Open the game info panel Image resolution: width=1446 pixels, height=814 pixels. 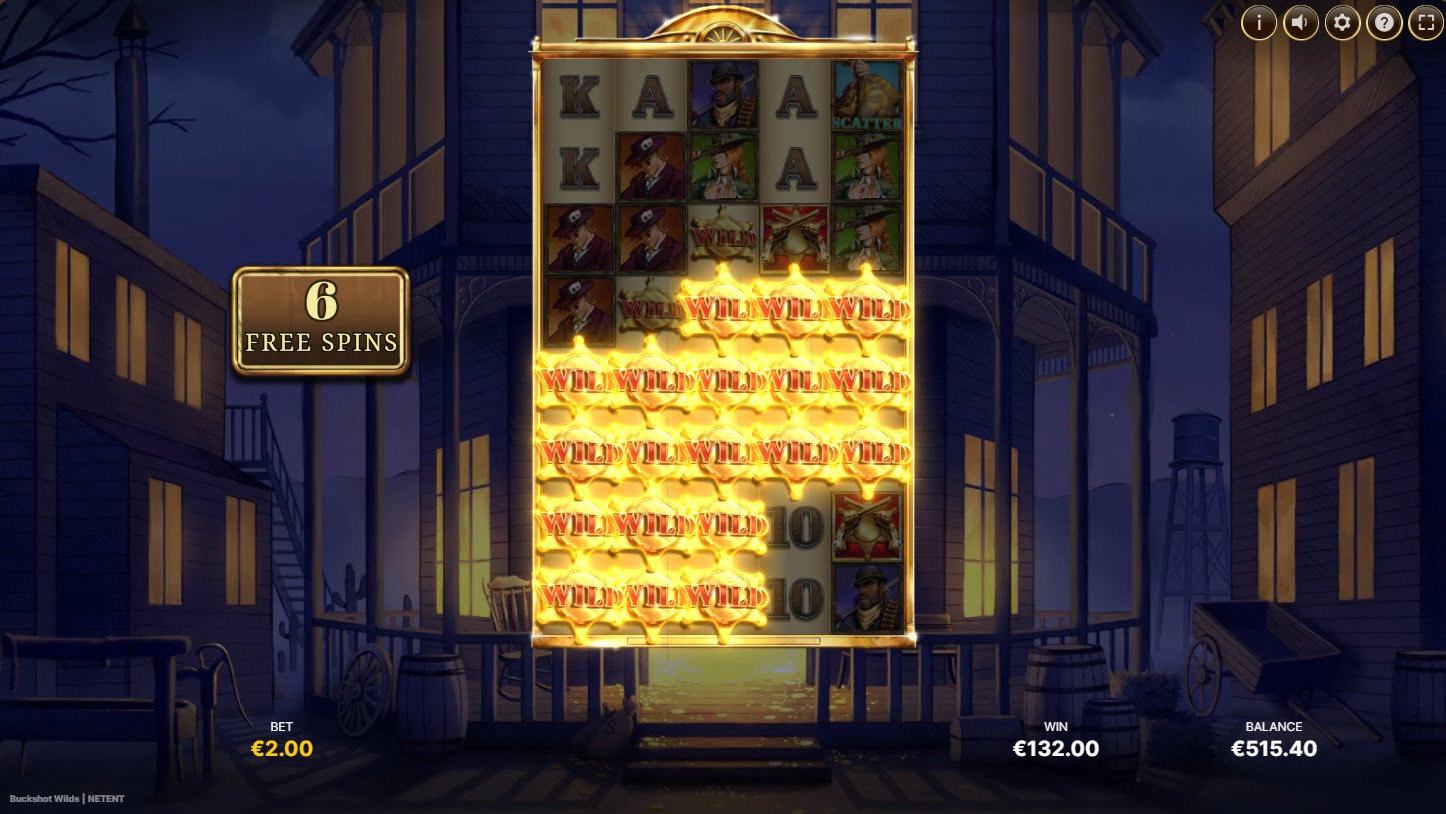[x=1258, y=22]
